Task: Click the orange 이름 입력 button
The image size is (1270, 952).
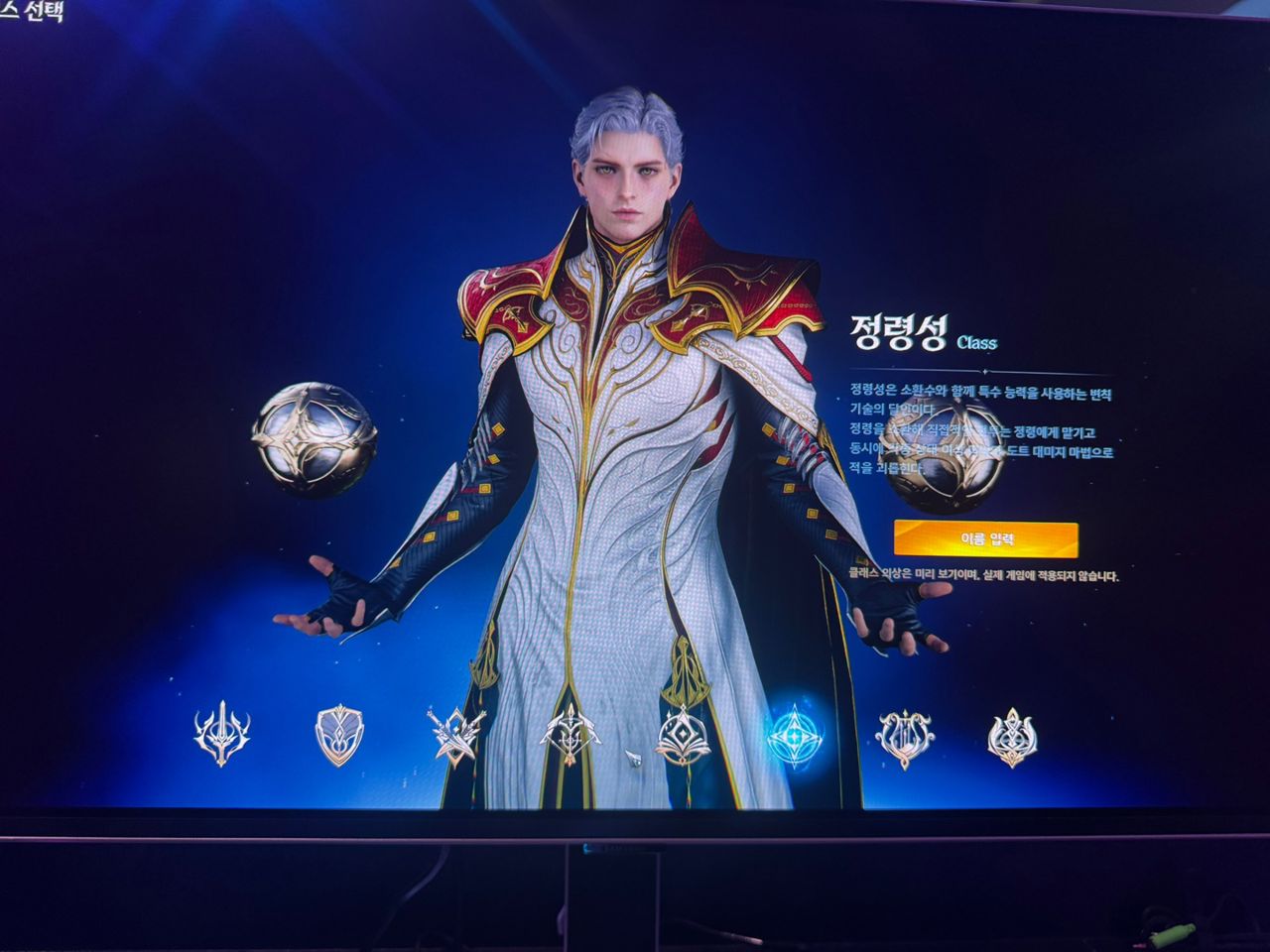Action: pos(985,538)
